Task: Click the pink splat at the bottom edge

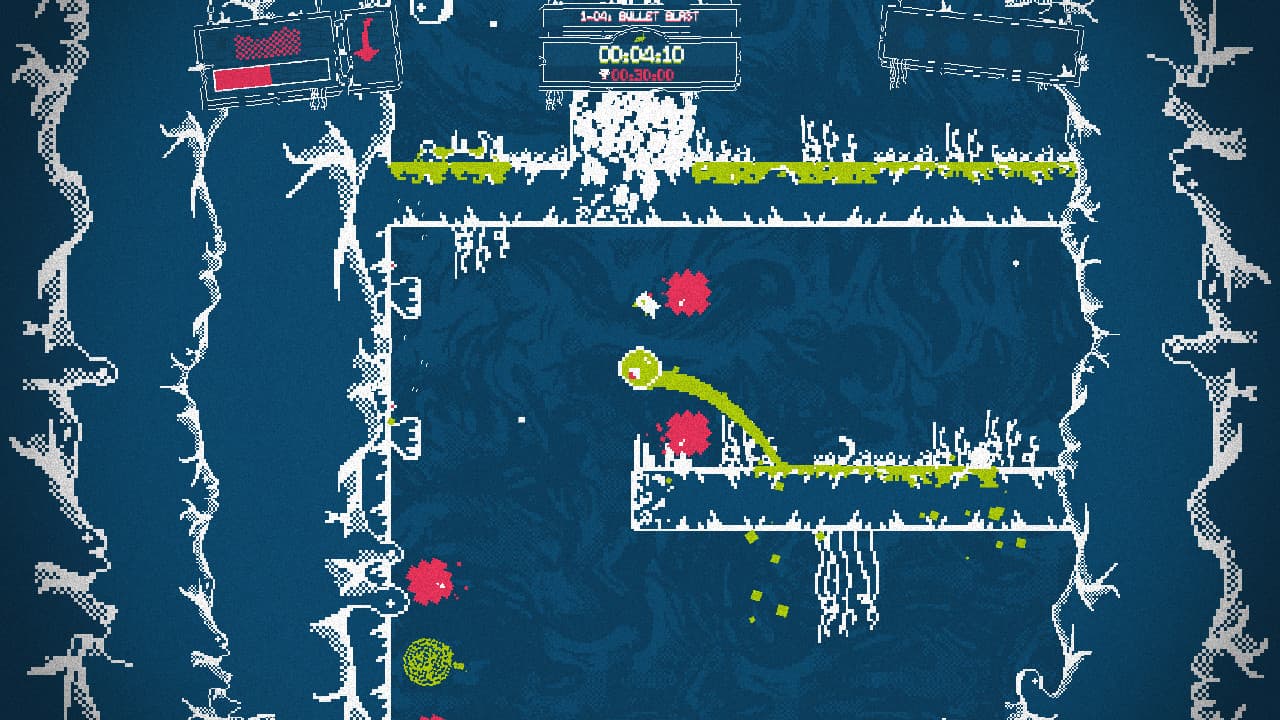Action: pos(432,715)
